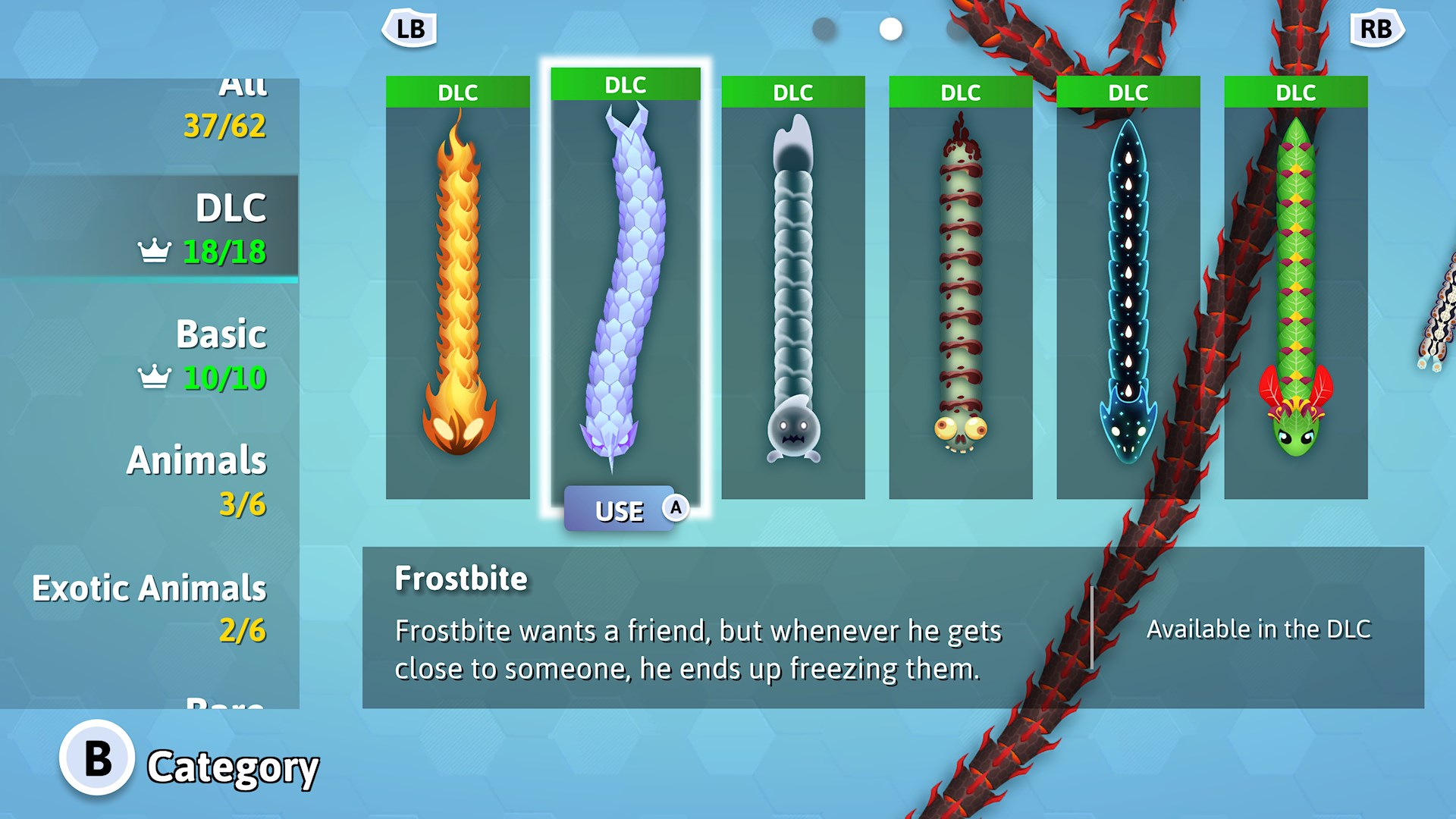Select the second page dot
Image resolution: width=1456 pixels, height=819 pixels.
click(890, 28)
